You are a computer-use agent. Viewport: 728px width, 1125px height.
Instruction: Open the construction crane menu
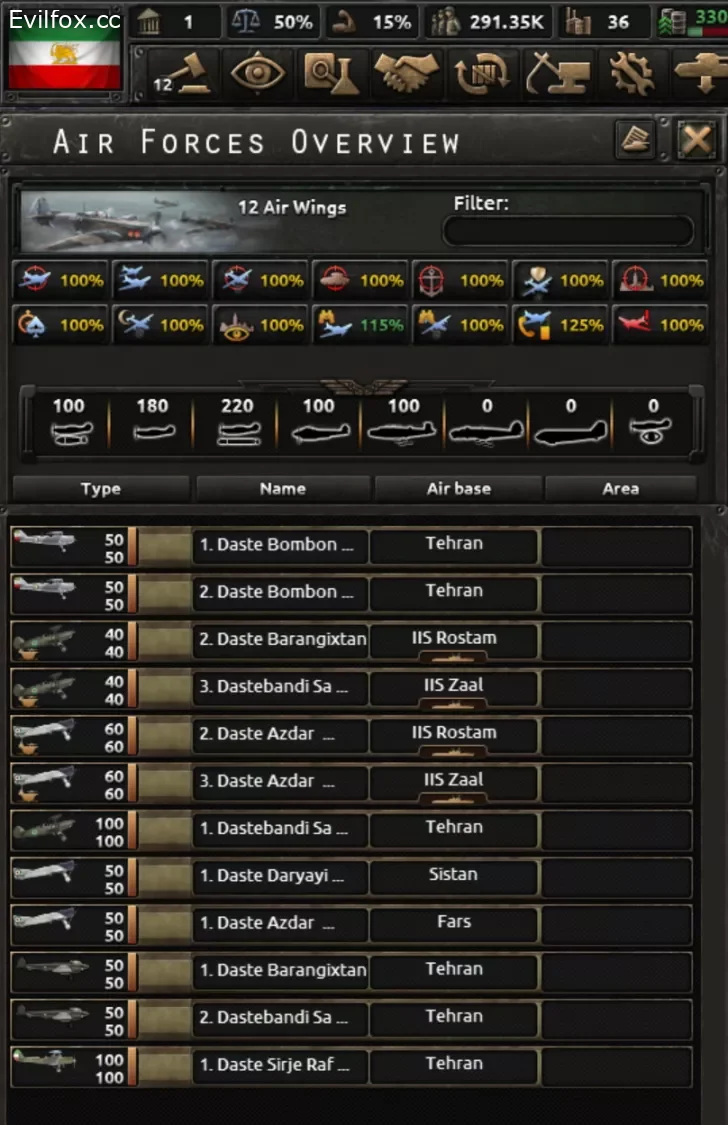point(558,75)
